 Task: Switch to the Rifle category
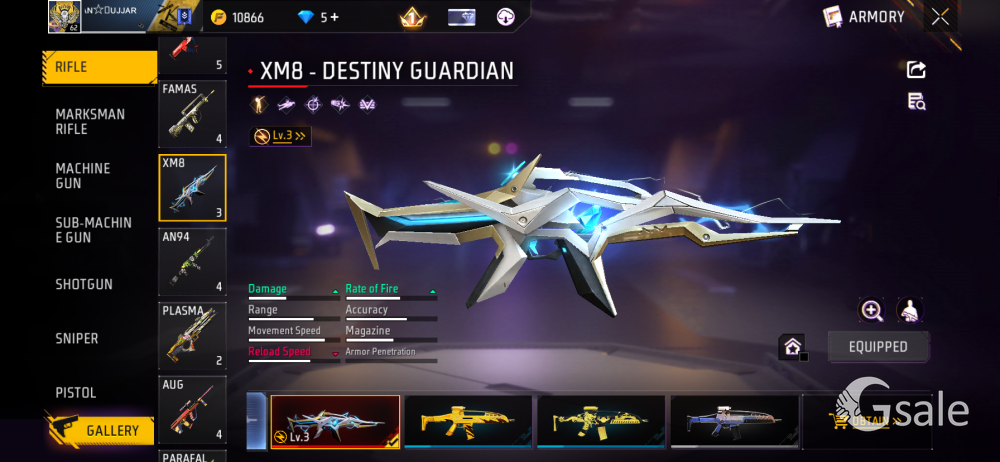[x=98, y=68]
